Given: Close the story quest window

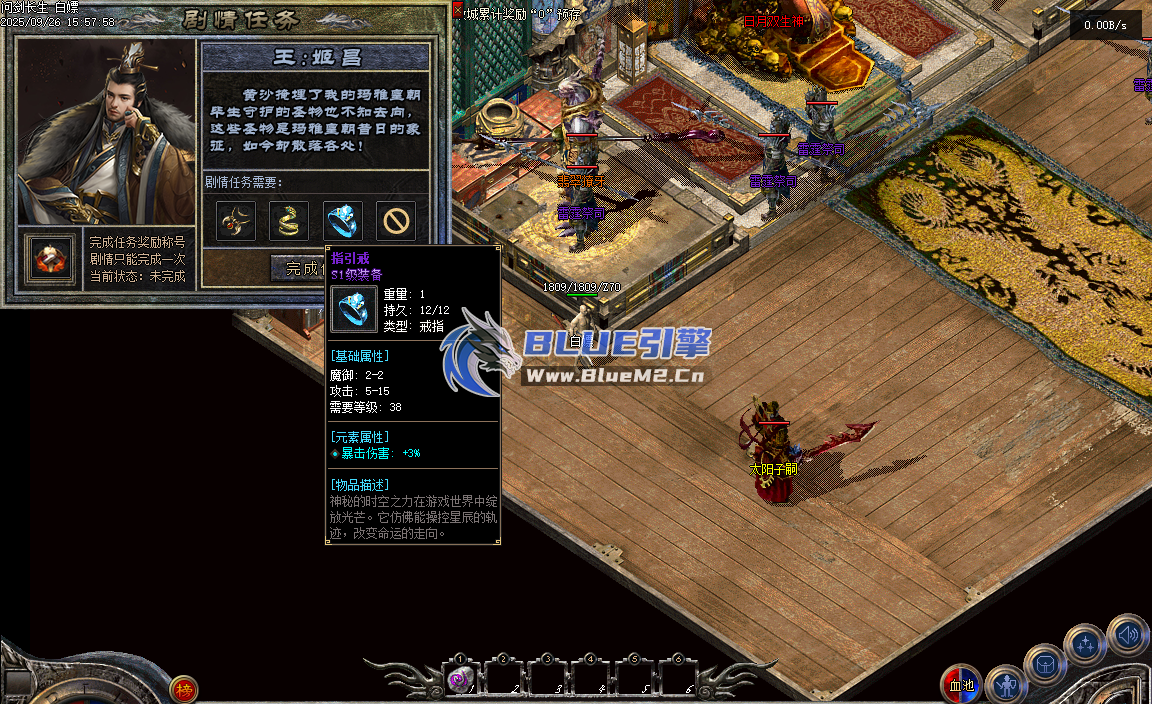Looking at the screenshot, I should (x=458, y=11).
